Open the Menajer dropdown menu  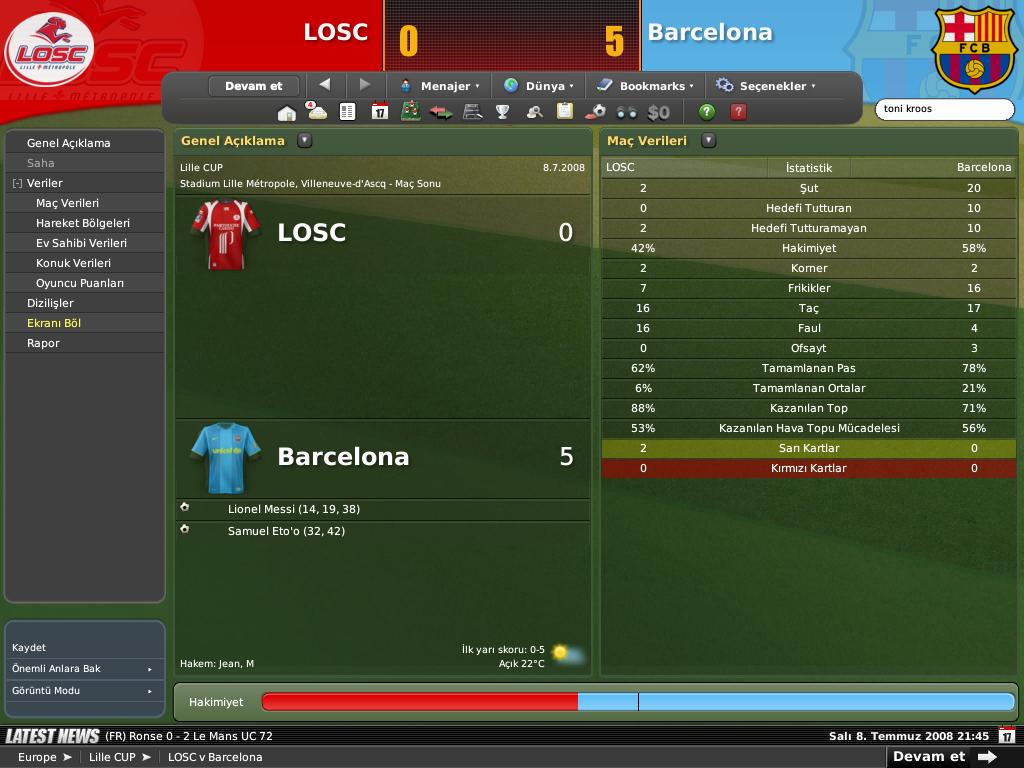[x=440, y=86]
